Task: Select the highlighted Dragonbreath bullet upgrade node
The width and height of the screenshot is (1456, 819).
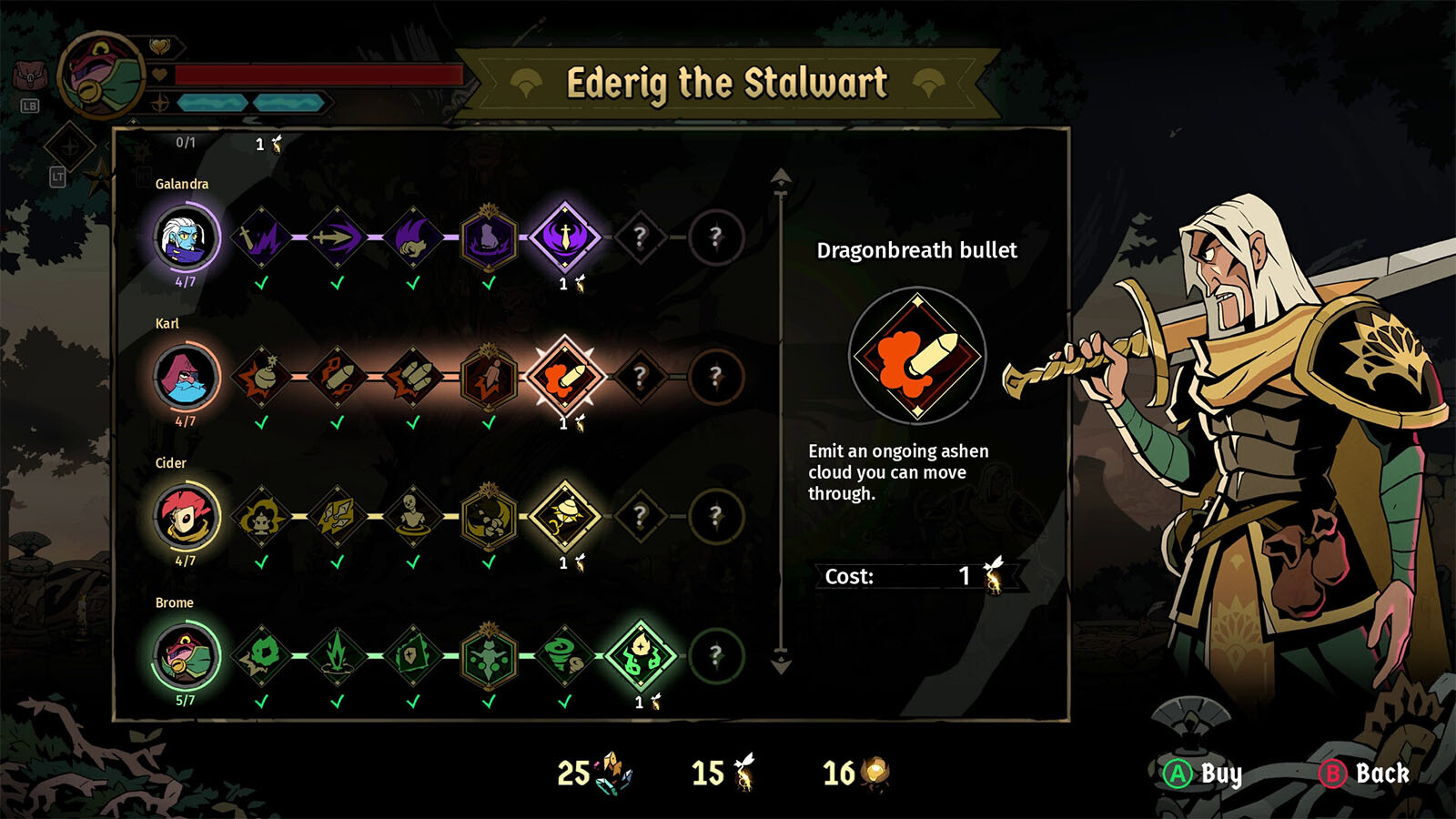Action: click(565, 376)
